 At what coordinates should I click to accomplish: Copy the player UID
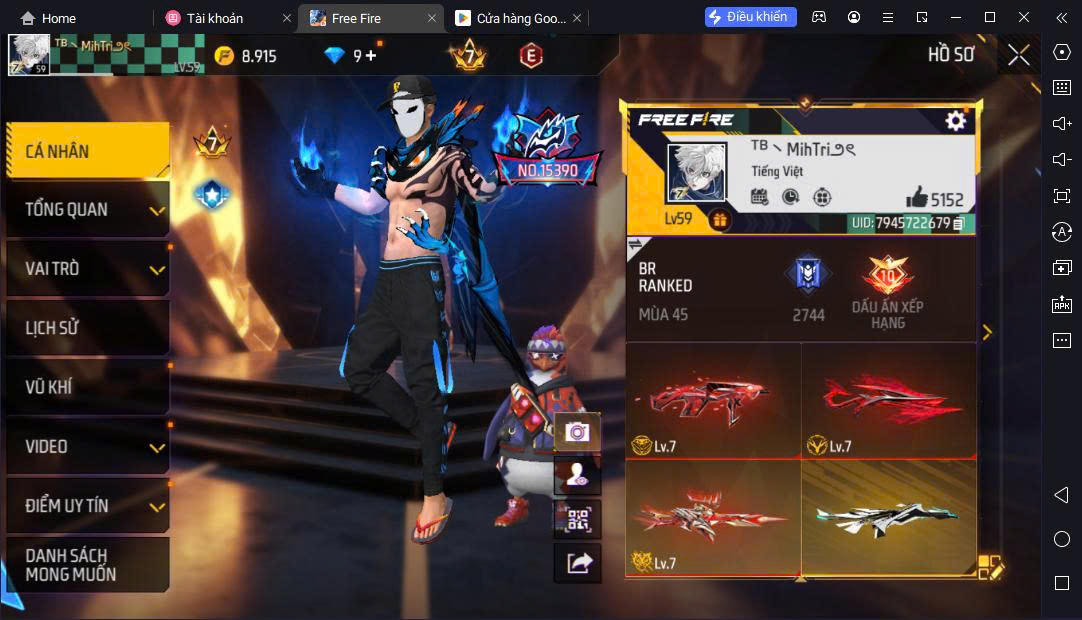958,223
